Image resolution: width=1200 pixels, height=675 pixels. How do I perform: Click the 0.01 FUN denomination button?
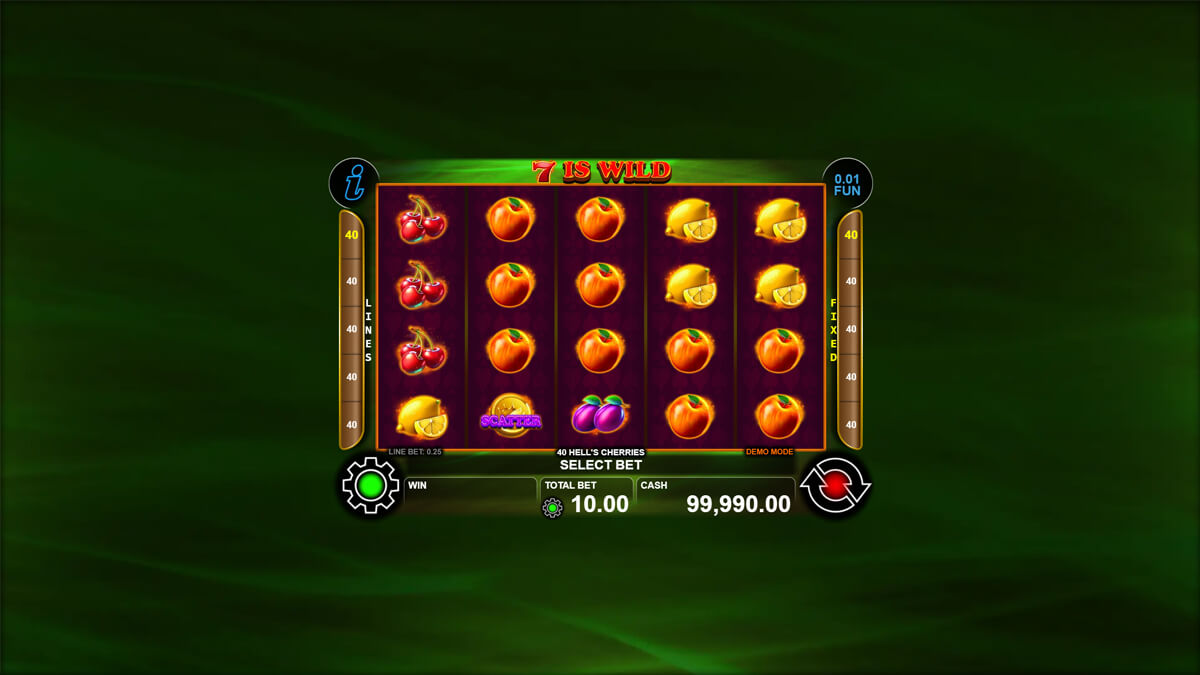(847, 184)
